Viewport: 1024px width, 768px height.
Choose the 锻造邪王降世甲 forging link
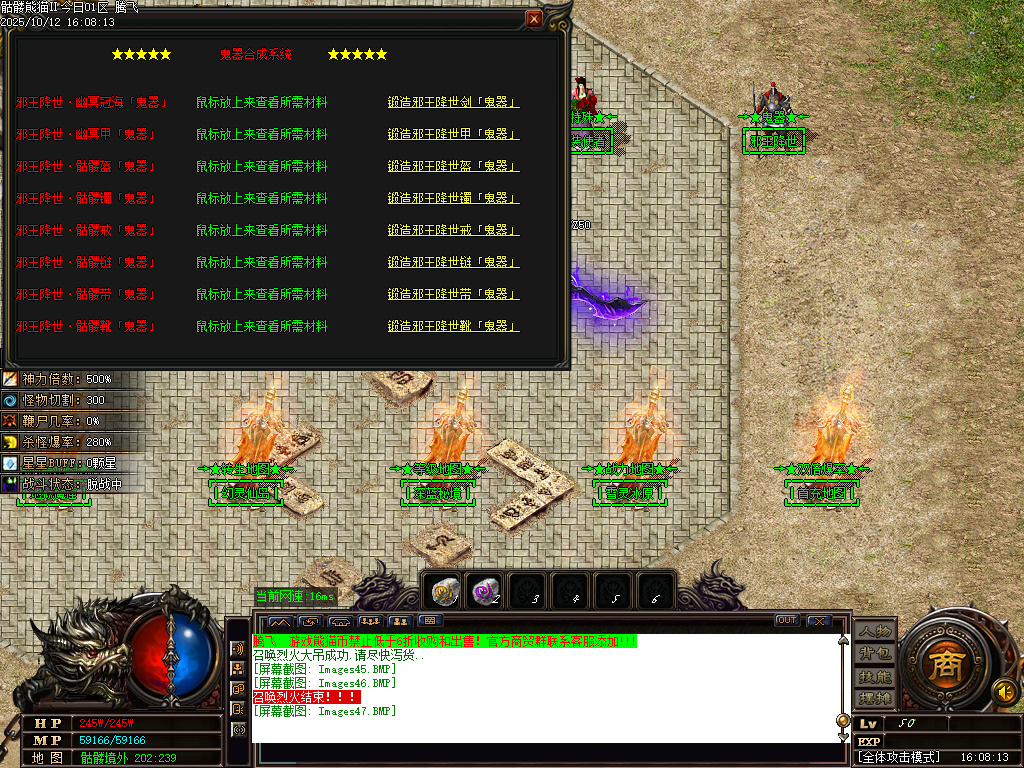click(x=453, y=134)
